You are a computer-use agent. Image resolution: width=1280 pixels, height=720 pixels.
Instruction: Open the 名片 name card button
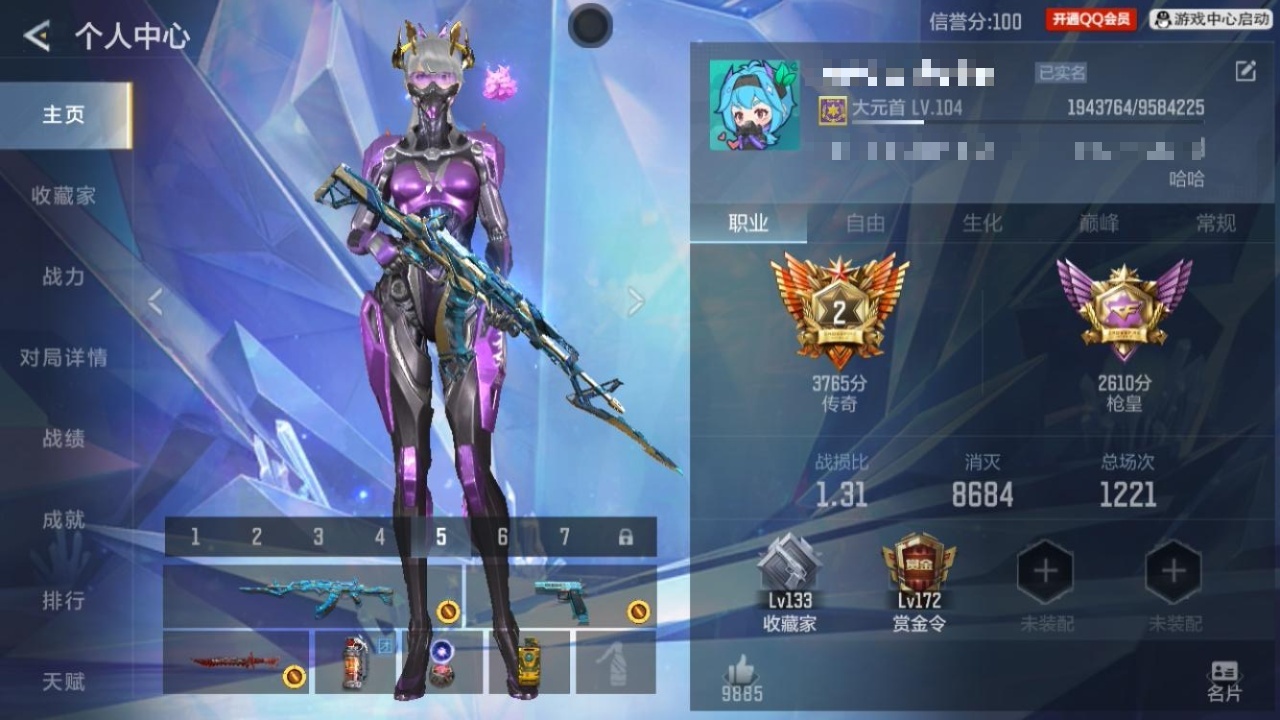[x=1224, y=680]
